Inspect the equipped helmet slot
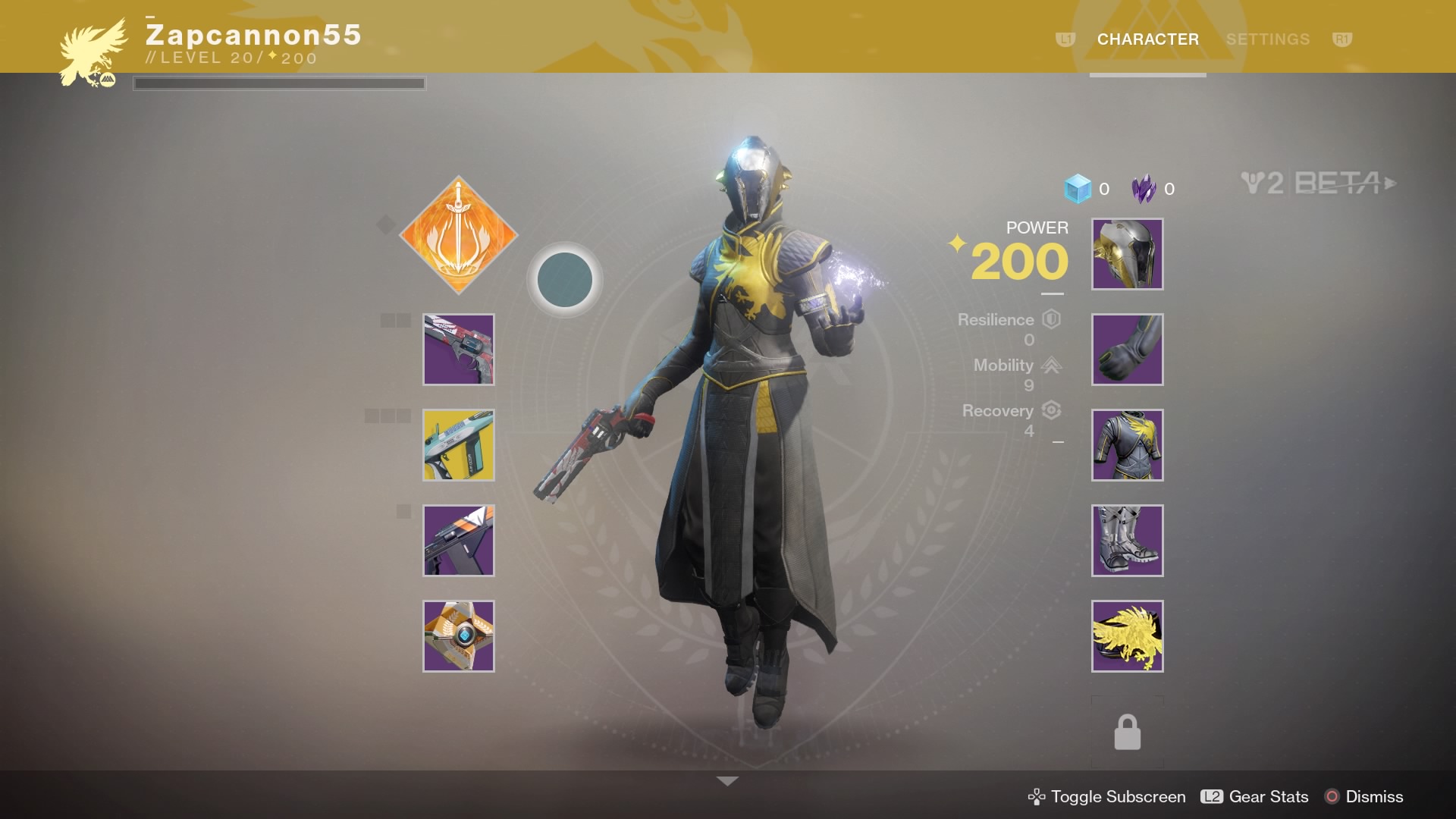 (x=1127, y=254)
